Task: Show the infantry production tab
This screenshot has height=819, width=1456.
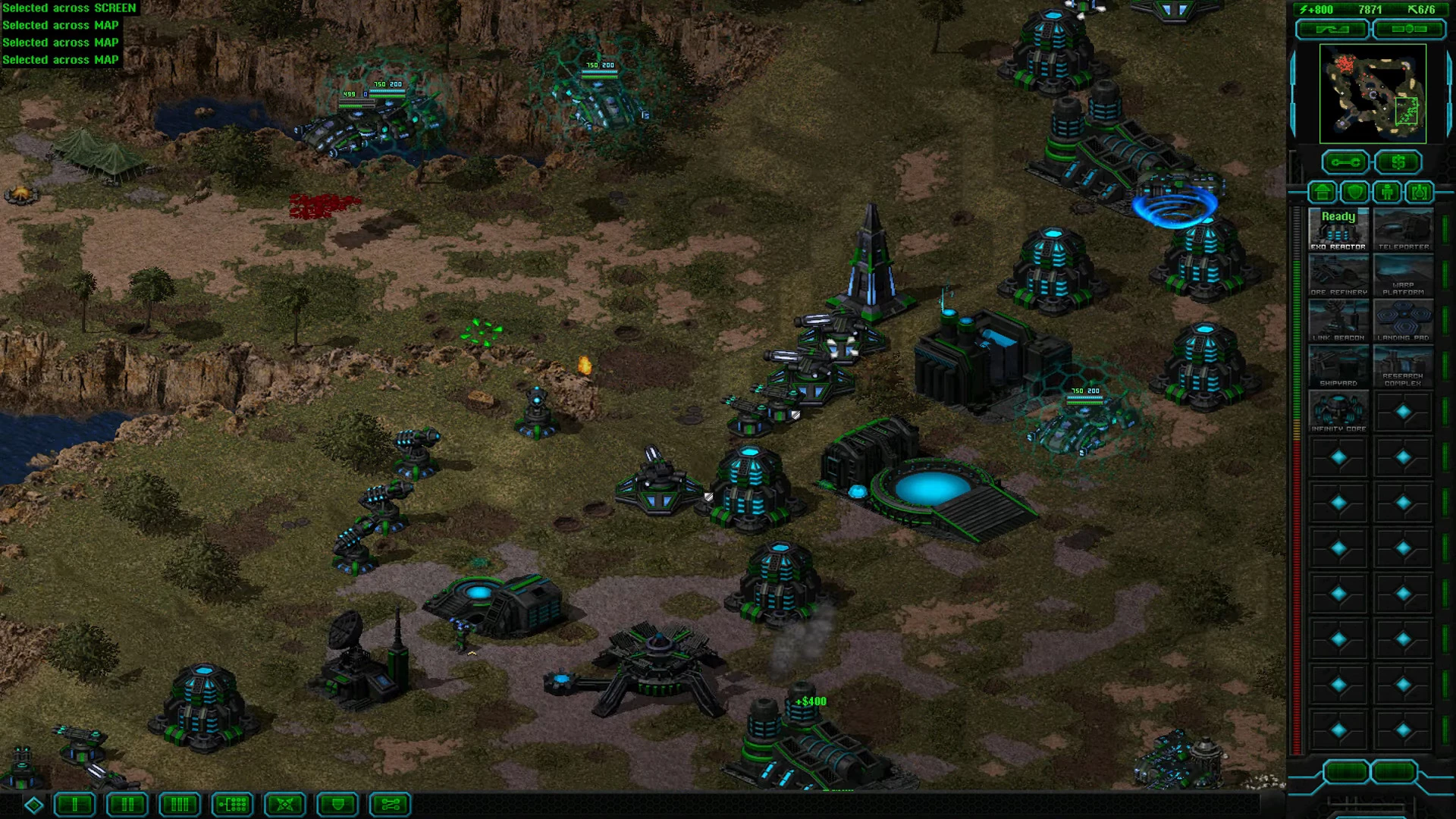Action: click(1387, 192)
